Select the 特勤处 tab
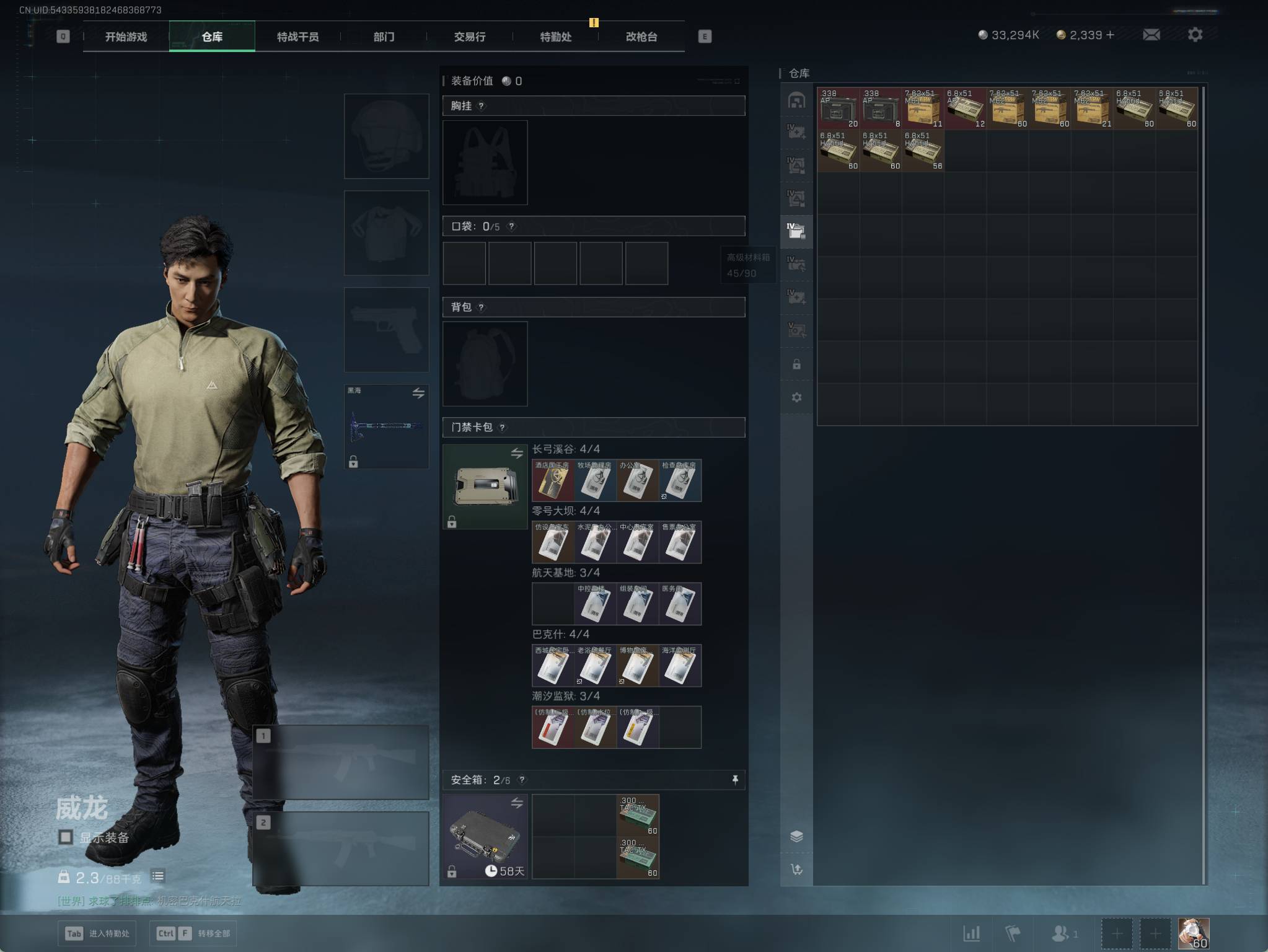The image size is (1268, 952). pyautogui.click(x=555, y=37)
